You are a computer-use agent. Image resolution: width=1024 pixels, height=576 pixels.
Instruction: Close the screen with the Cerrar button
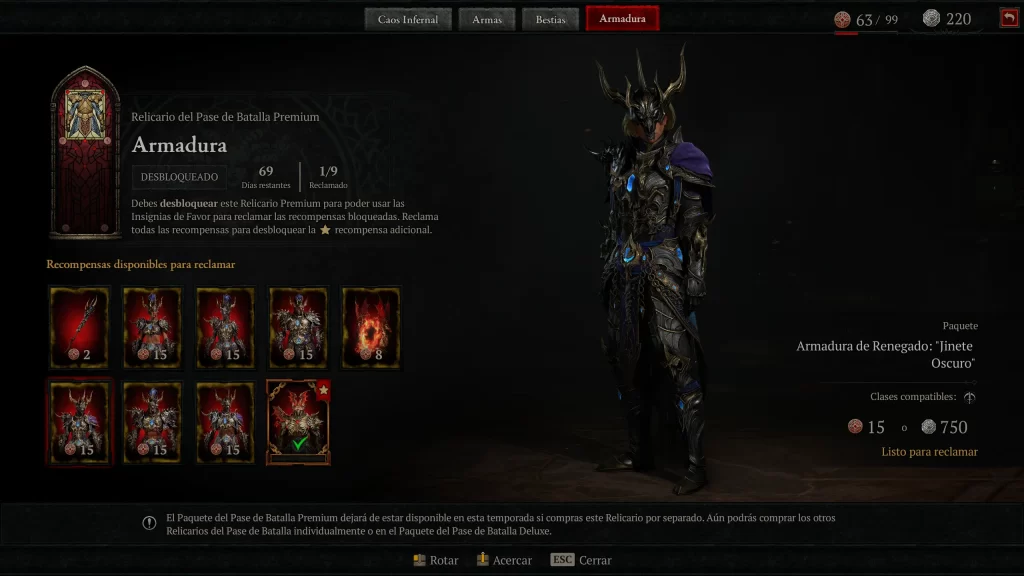coord(581,560)
